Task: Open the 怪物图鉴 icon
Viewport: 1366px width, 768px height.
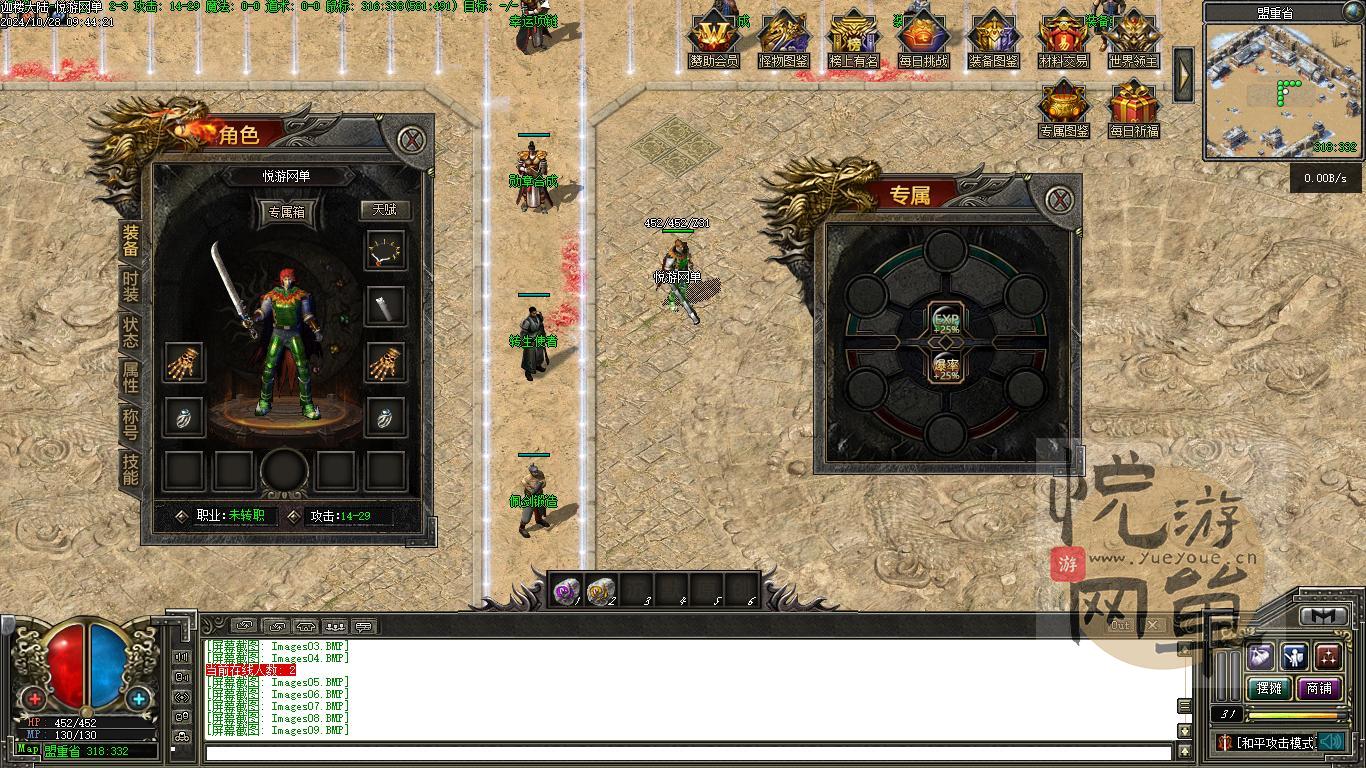Action: click(784, 38)
